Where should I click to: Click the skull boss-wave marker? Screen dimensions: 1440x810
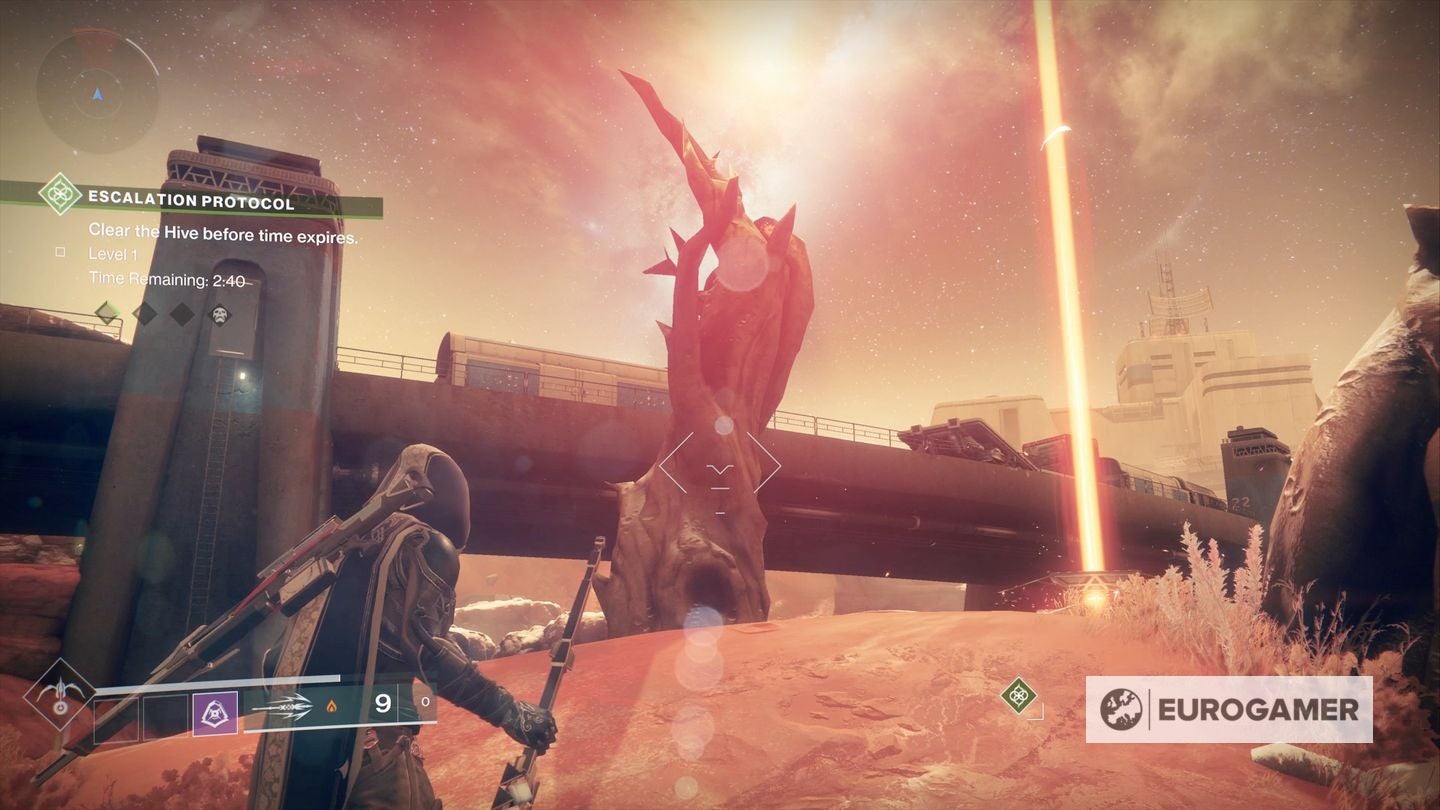219,314
